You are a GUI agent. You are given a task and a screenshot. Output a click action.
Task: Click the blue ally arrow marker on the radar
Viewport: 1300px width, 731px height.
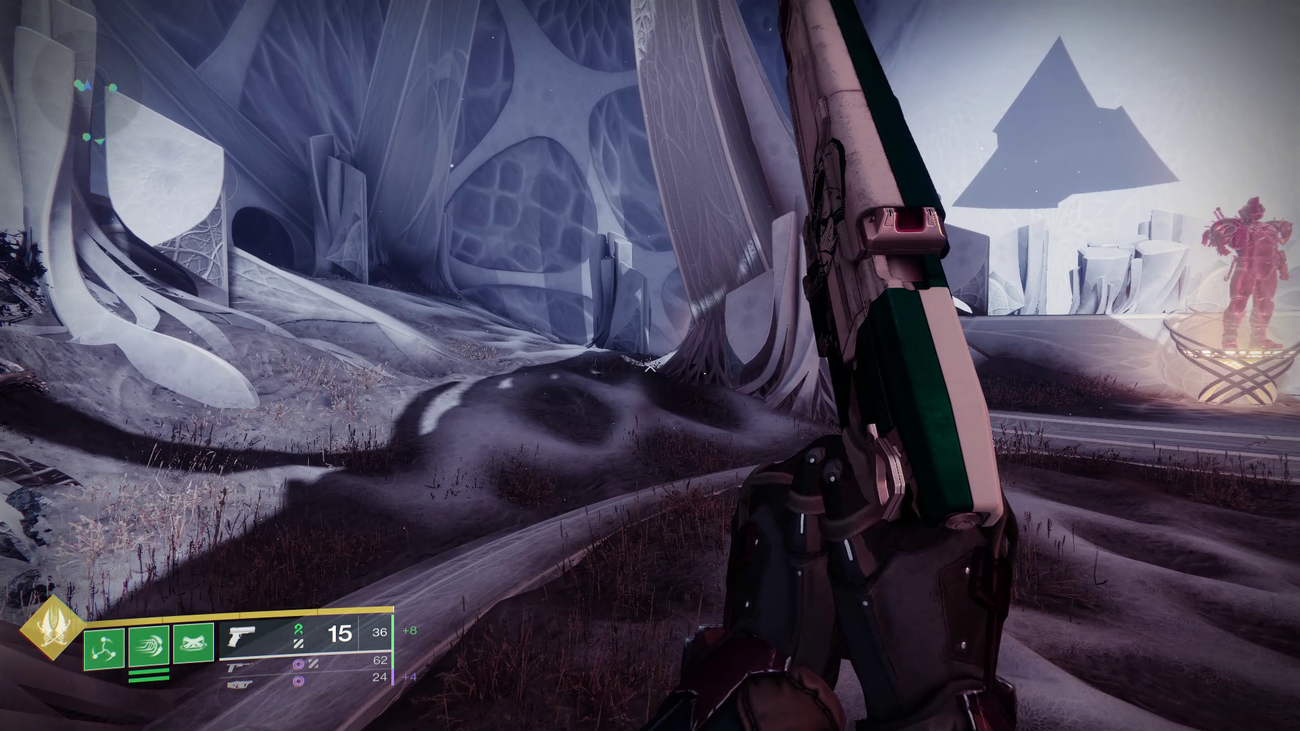pyautogui.click(x=89, y=85)
